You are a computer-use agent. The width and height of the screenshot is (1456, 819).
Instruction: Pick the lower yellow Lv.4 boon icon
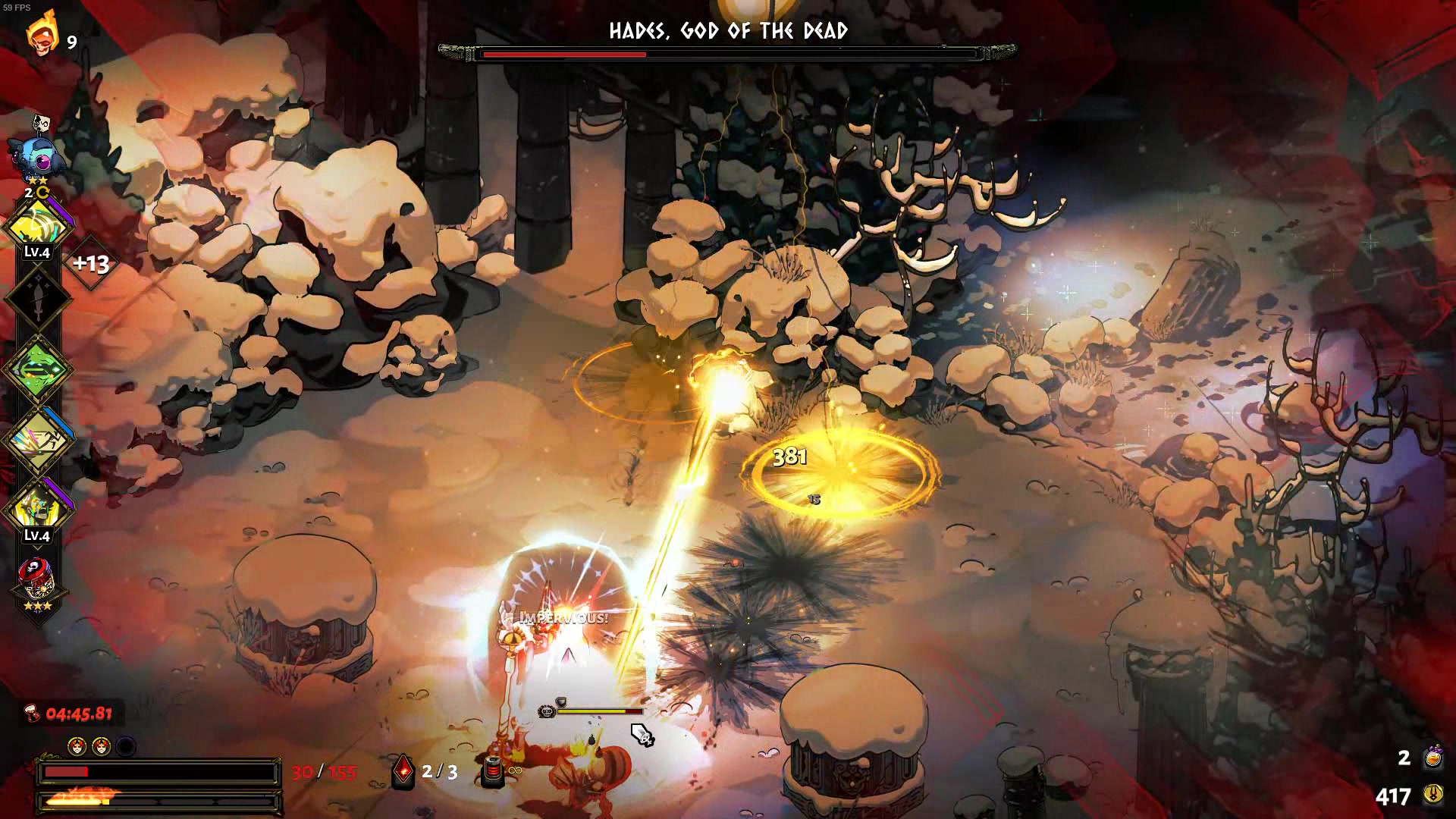pos(38,509)
